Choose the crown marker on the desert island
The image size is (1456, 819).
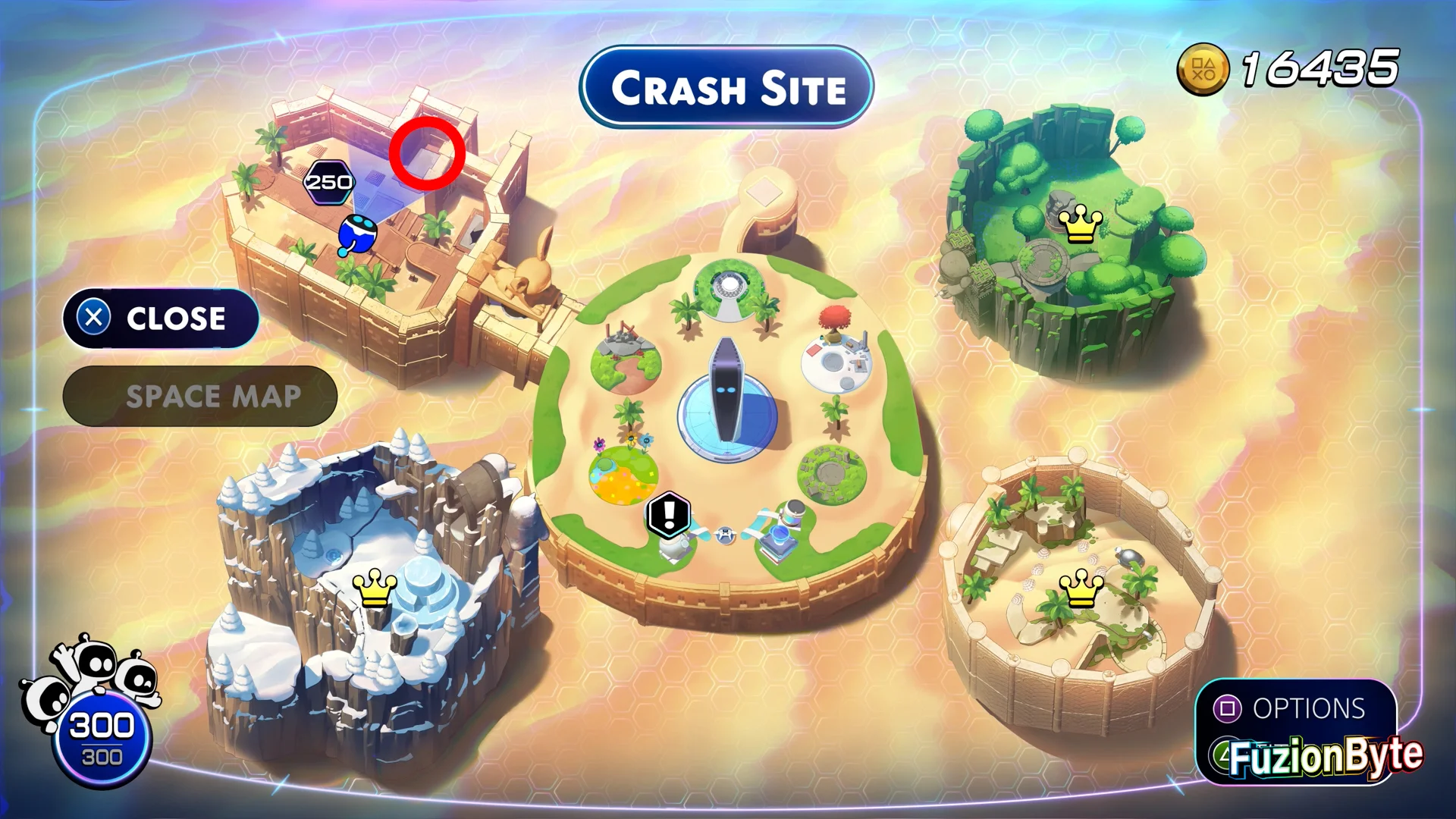point(1081,588)
